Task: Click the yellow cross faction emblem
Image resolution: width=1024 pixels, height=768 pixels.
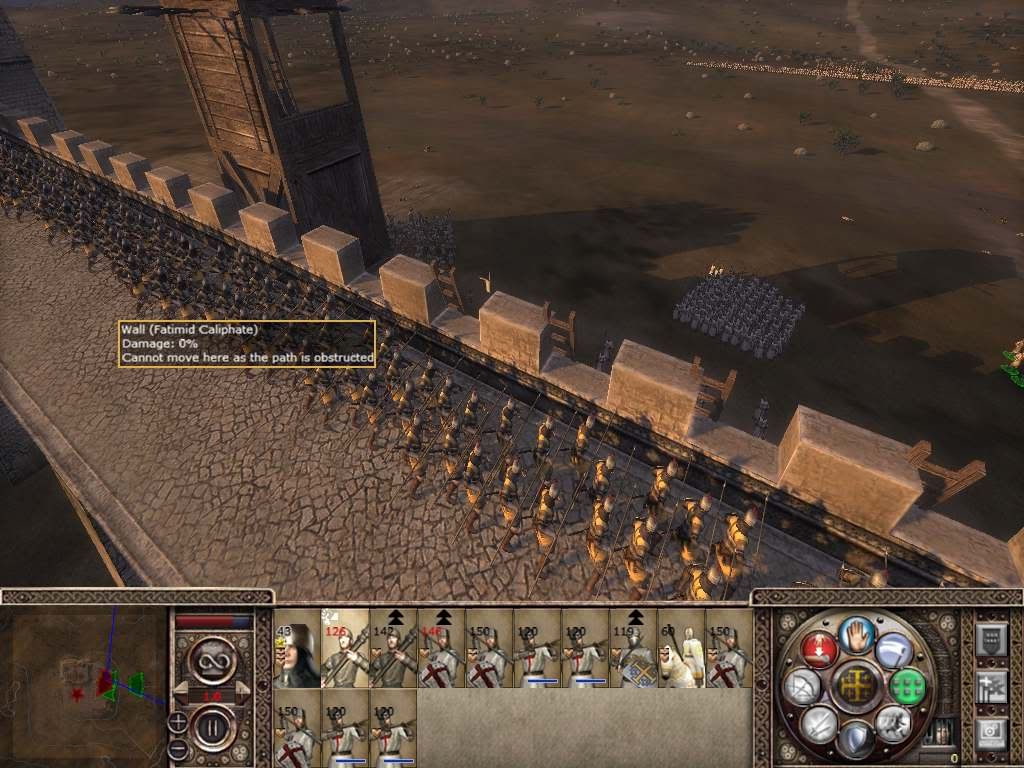Action: point(856,686)
